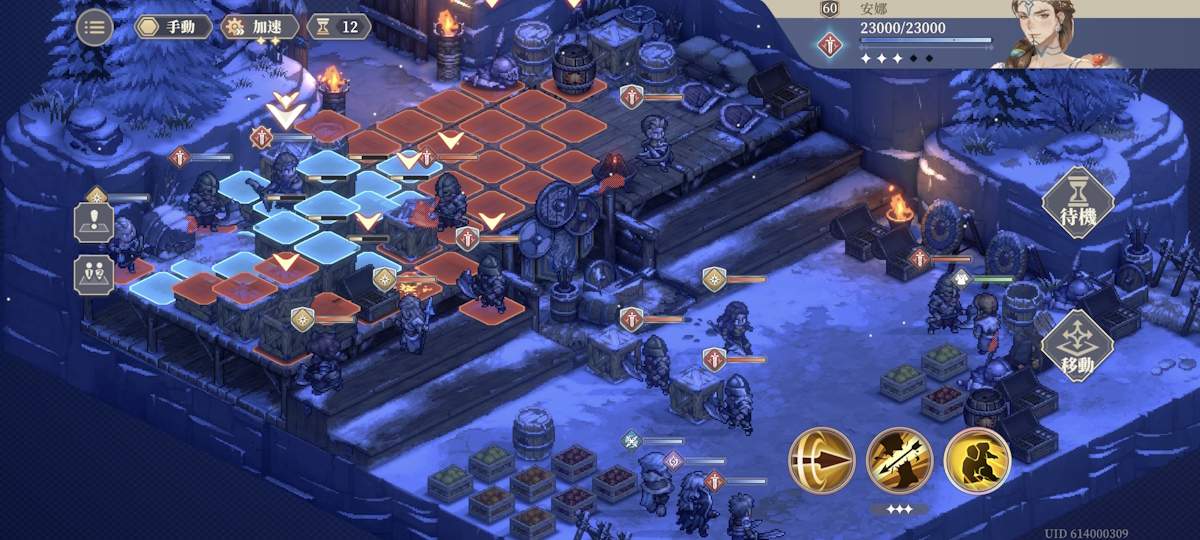Choose the 待機 standby command
Screen dimensions: 1200x540
(x=1079, y=202)
